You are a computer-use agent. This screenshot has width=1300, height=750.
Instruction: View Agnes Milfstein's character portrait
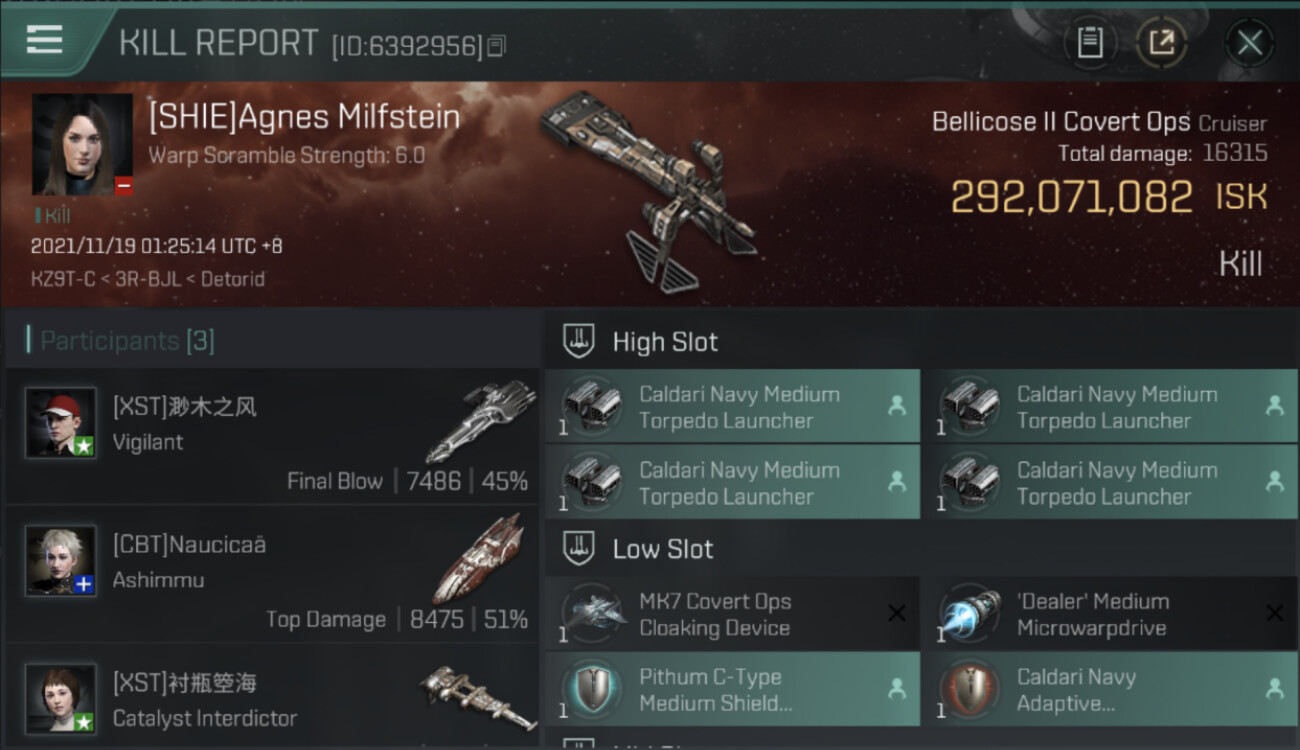click(82, 145)
